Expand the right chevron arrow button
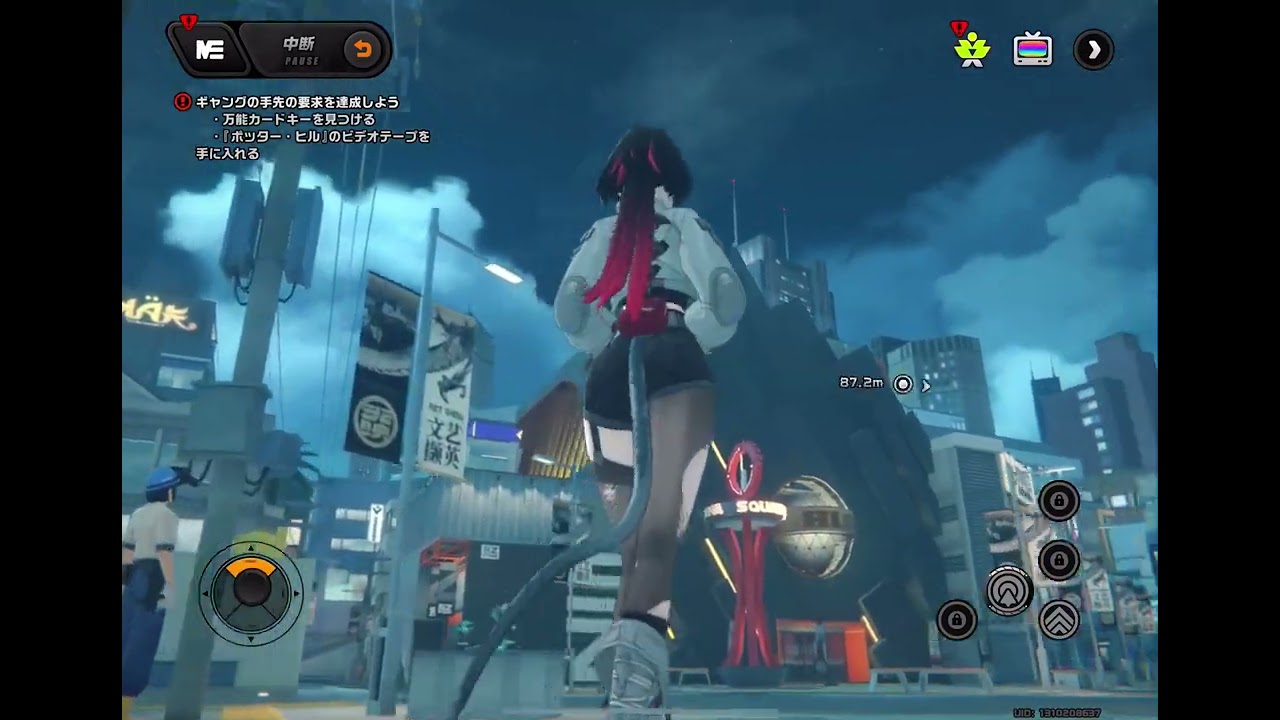Screen dimensions: 1280x720 (x=1093, y=50)
